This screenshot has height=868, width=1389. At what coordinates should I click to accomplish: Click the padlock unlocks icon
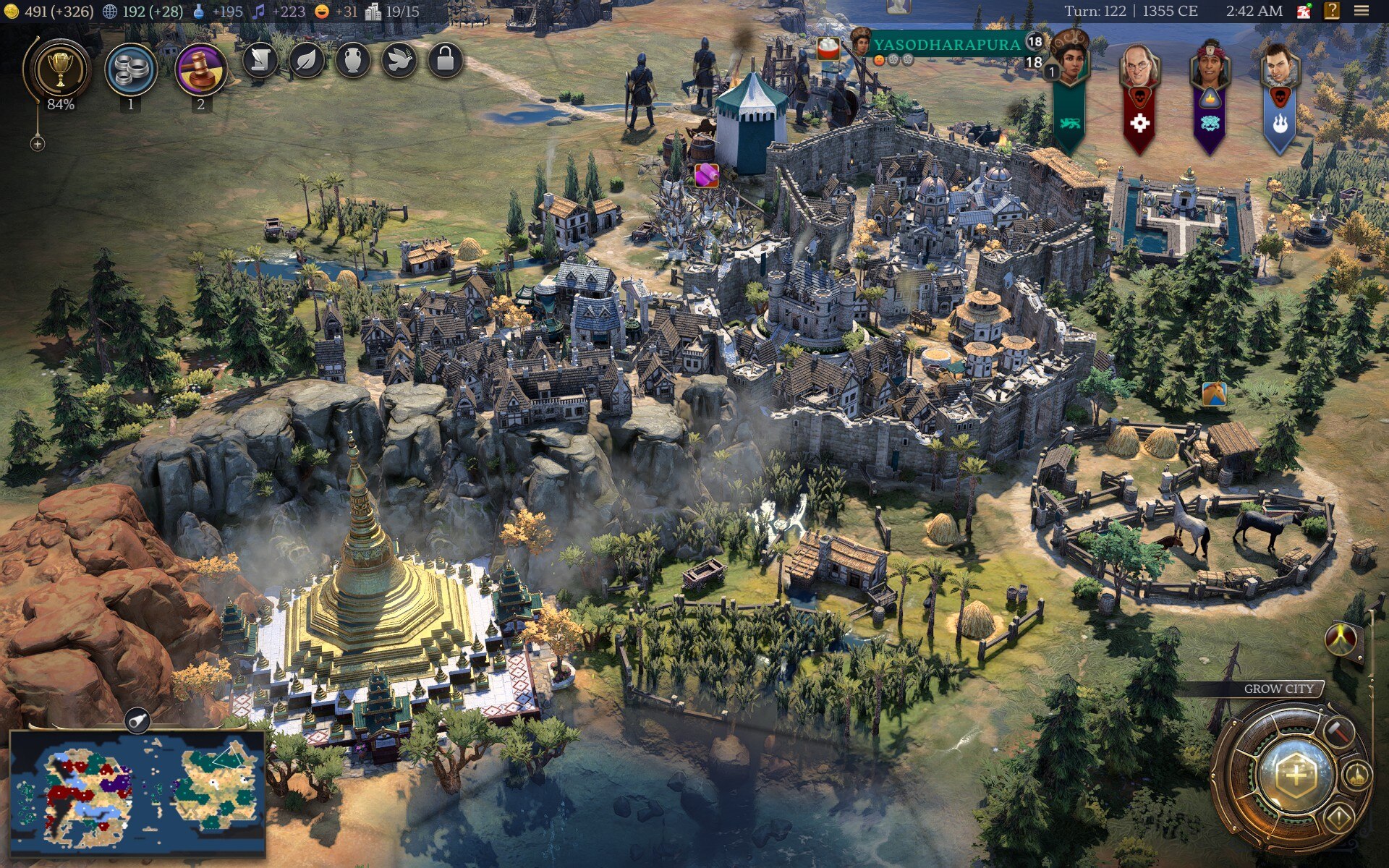445,61
